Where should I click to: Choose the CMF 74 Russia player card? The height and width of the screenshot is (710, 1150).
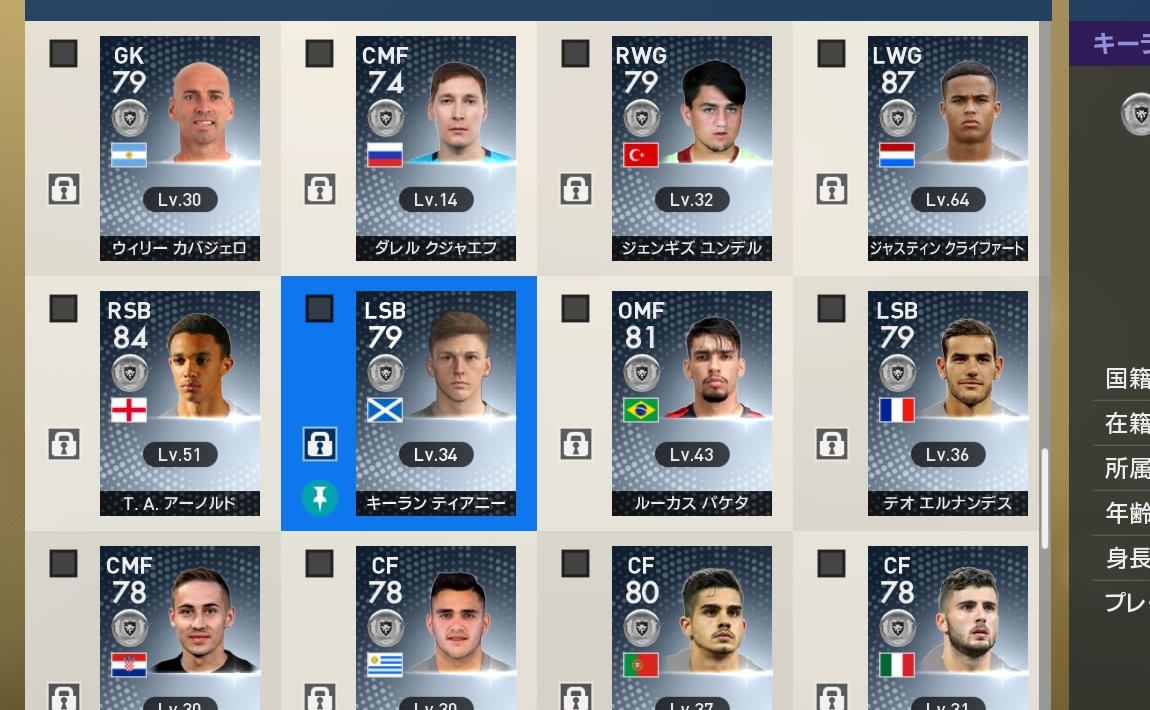tap(436, 148)
